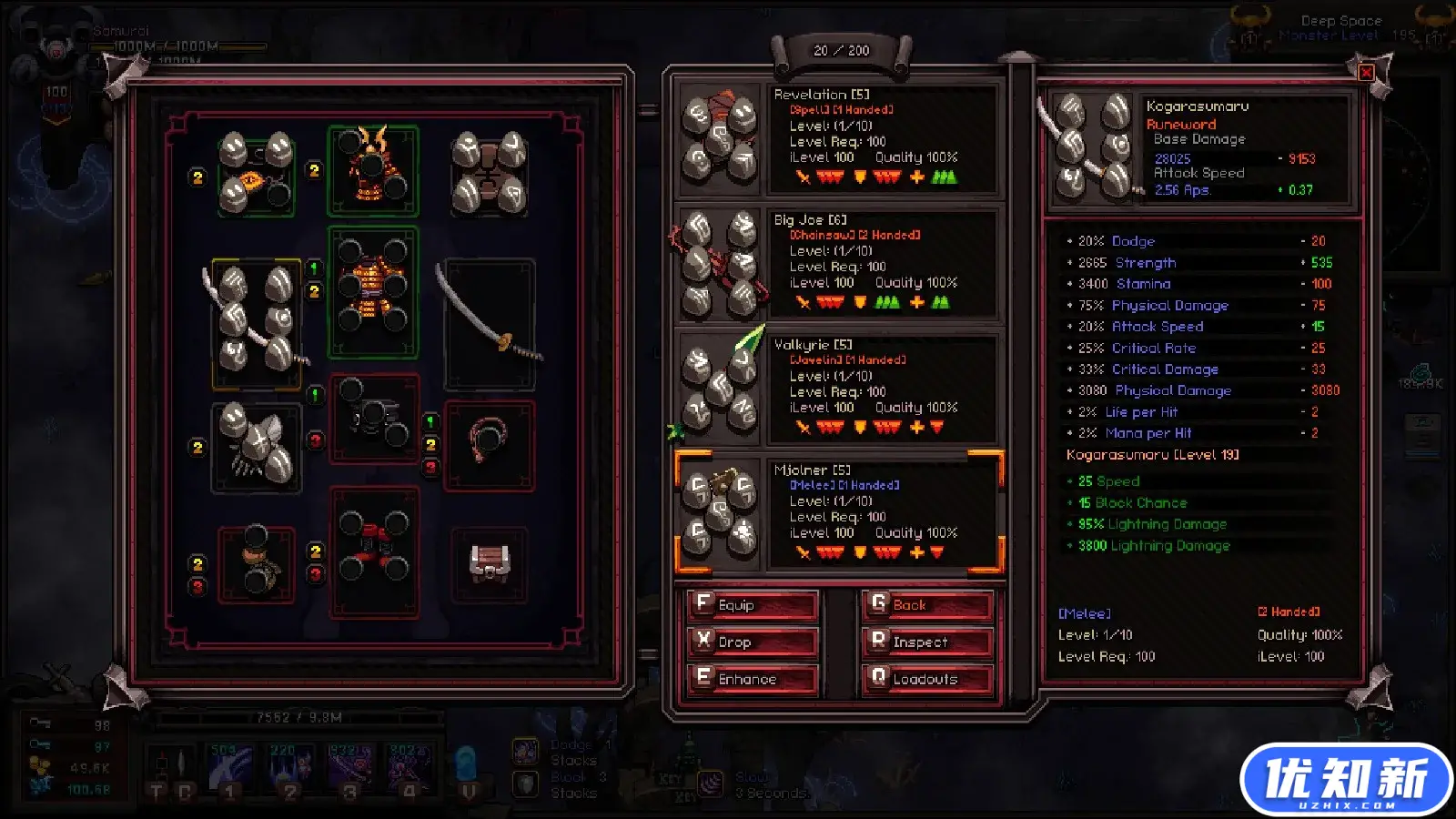Click the Equip button
Viewport: 1456px width, 819px height.
pyautogui.click(x=753, y=605)
